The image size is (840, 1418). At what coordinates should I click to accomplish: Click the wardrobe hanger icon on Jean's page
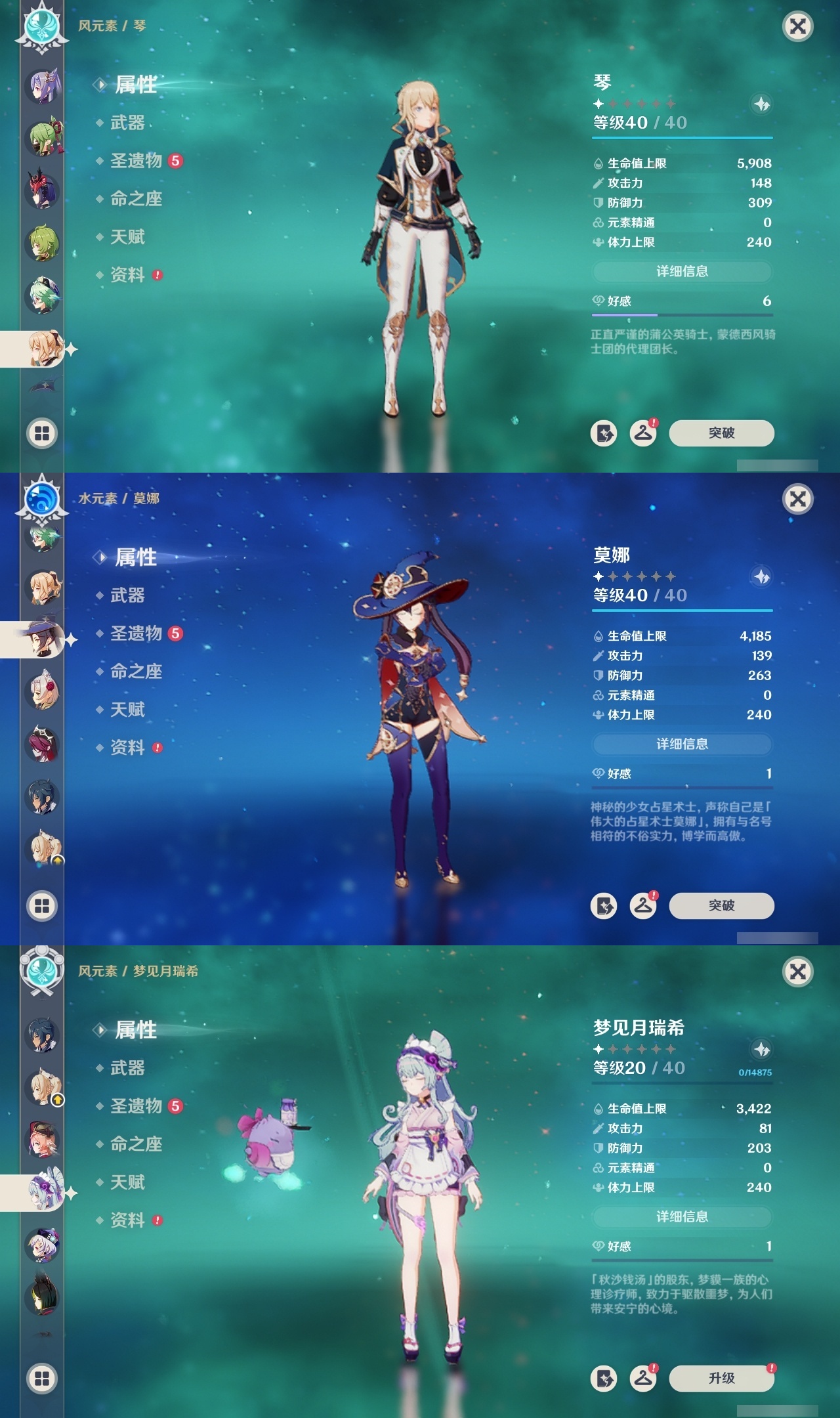644,433
